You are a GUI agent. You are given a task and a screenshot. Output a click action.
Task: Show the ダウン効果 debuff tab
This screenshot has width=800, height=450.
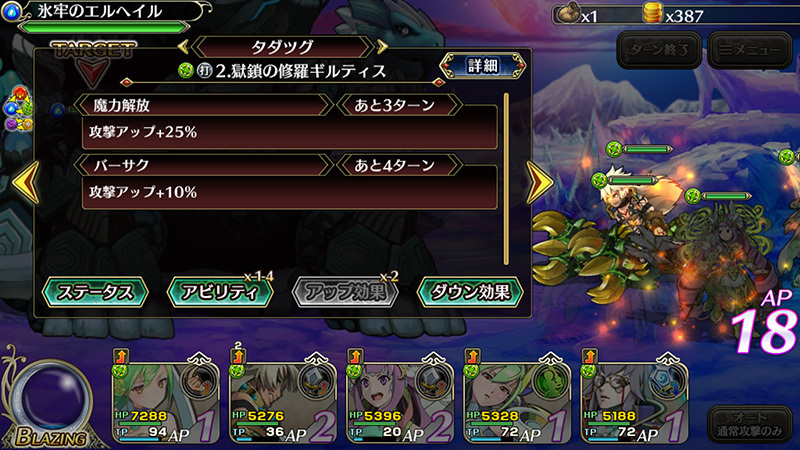tap(470, 292)
